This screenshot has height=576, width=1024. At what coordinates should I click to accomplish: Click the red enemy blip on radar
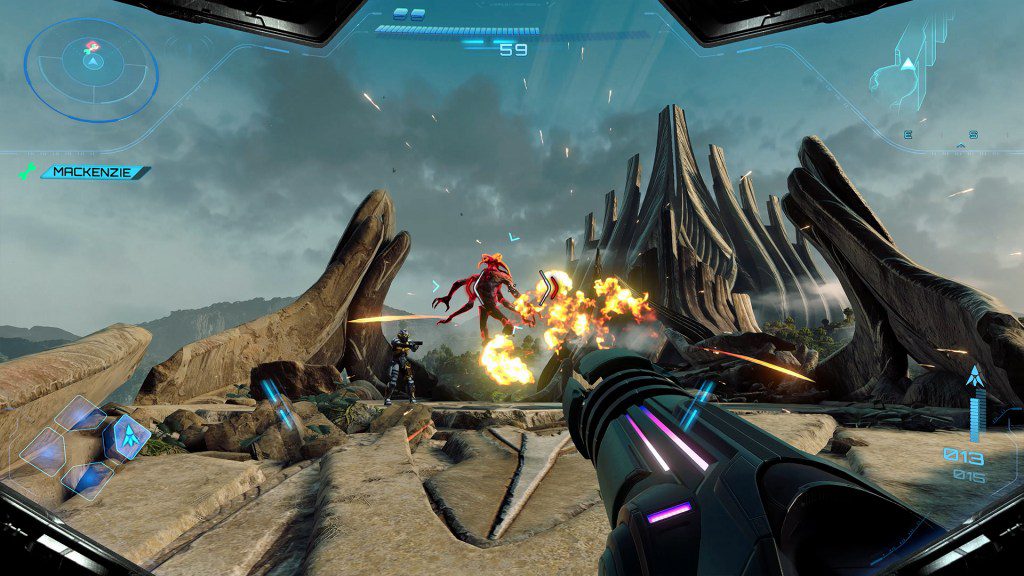pyautogui.click(x=91, y=46)
